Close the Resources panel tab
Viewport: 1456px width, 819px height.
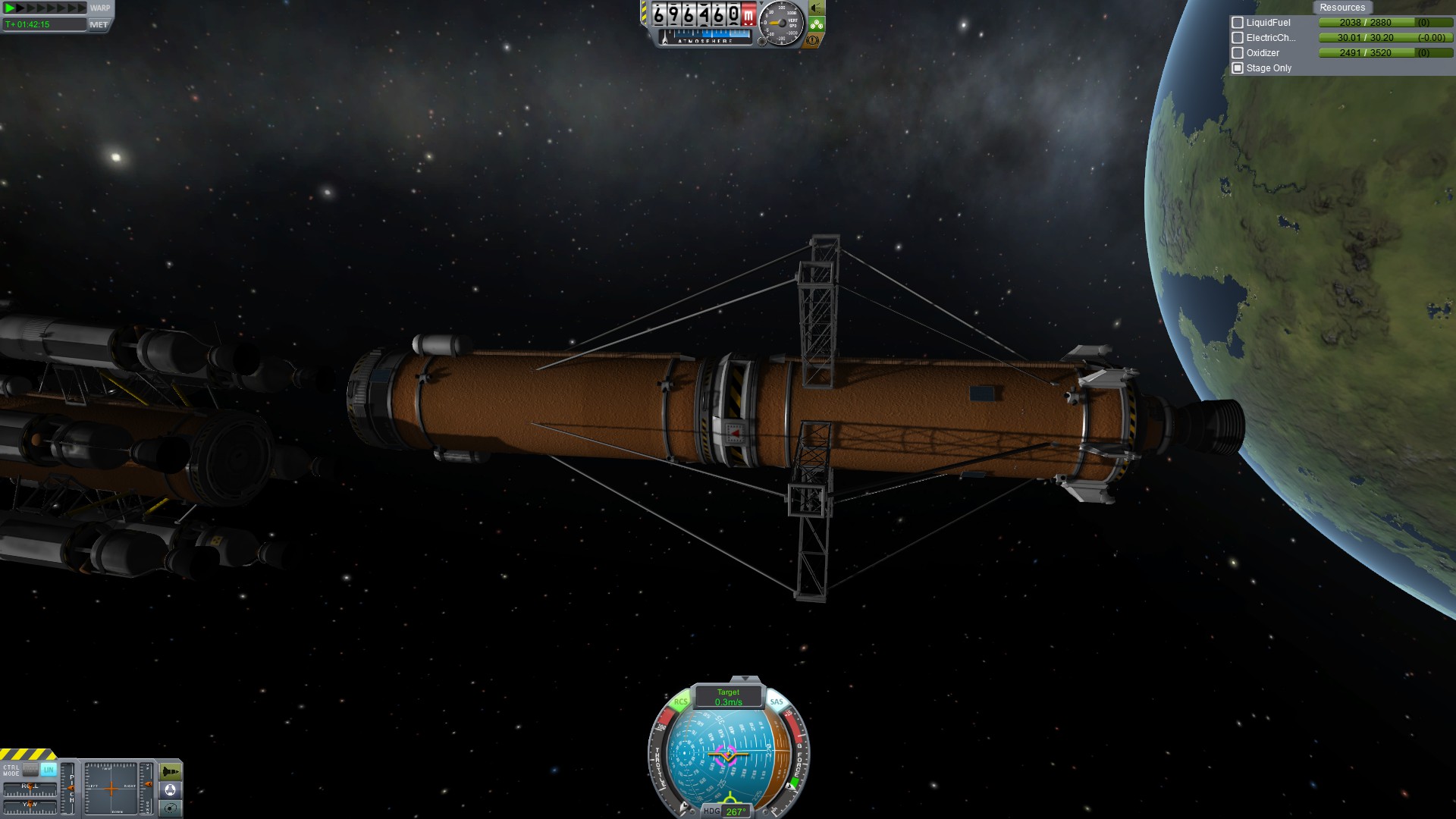pyautogui.click(x=1341, y=8)
